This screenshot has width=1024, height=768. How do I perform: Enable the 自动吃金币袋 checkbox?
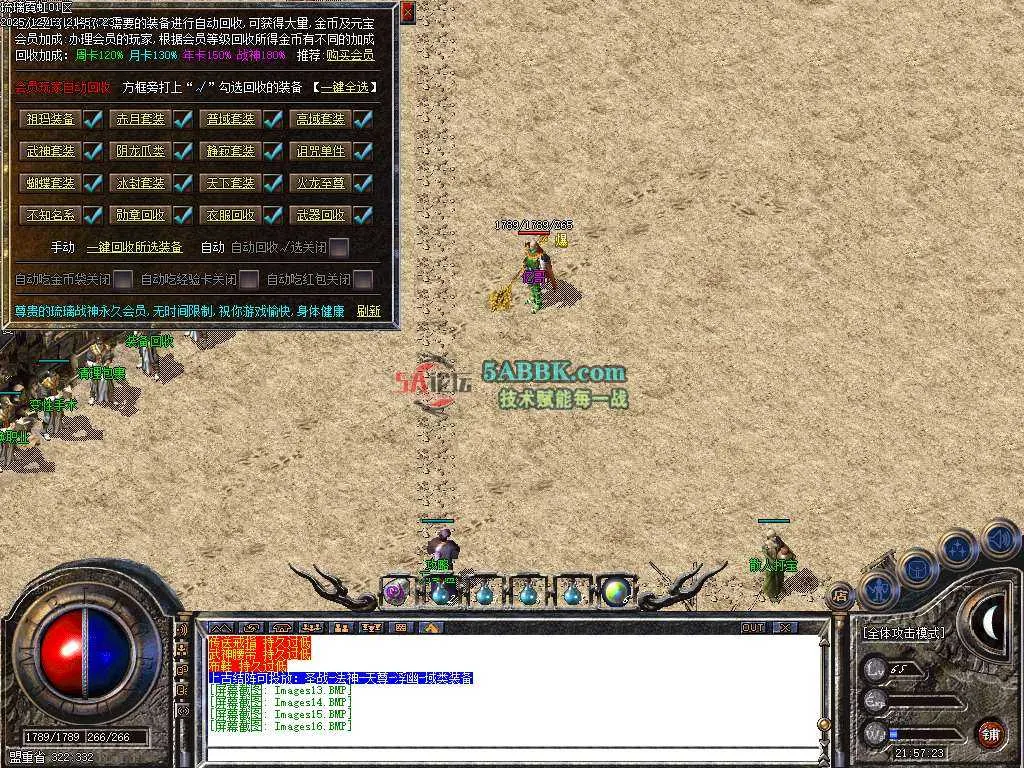(123, 279)
